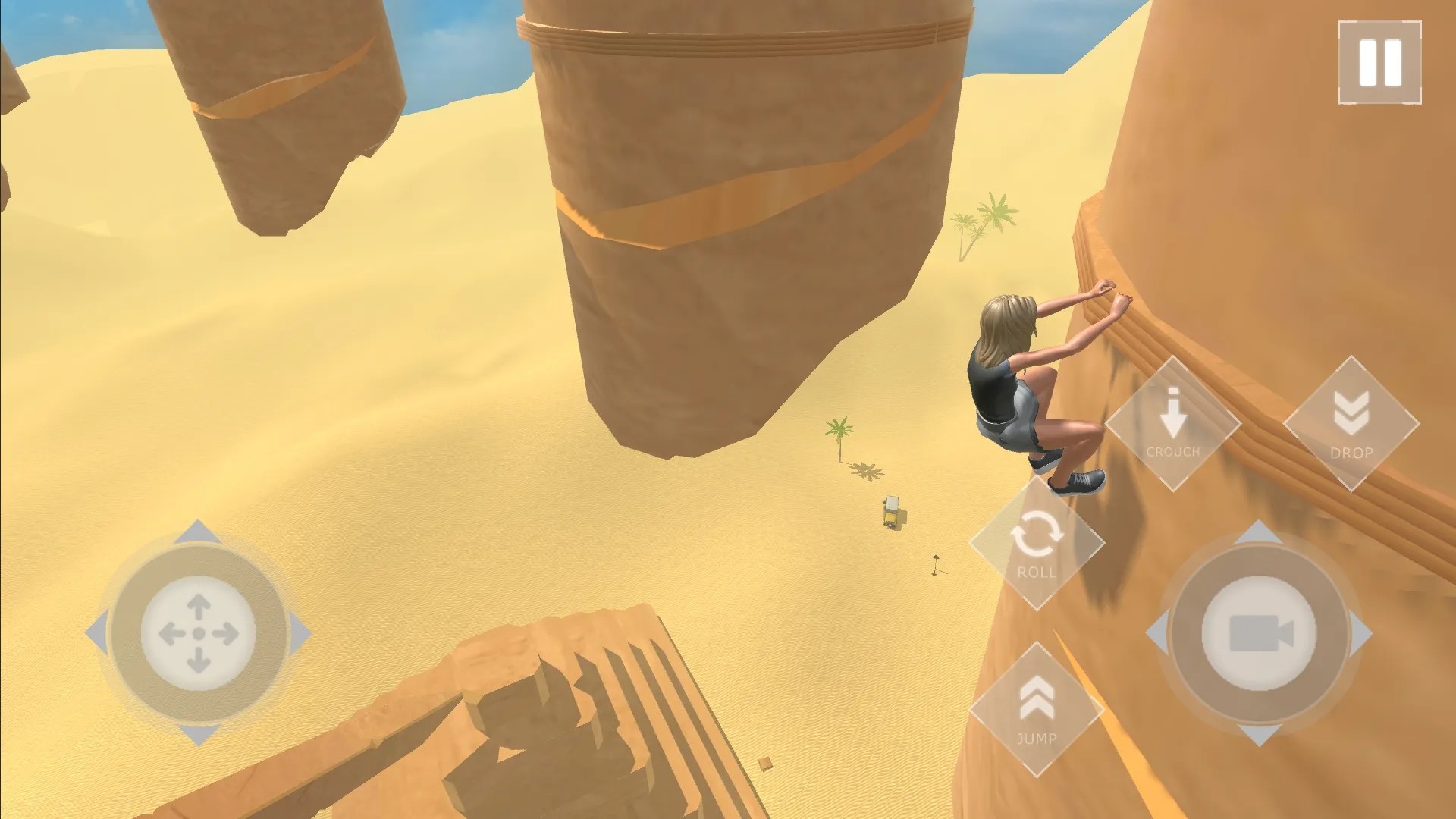Screen dimensions: 1456x819
Task: Tap the movement joystick center
Action: (199, 633)
